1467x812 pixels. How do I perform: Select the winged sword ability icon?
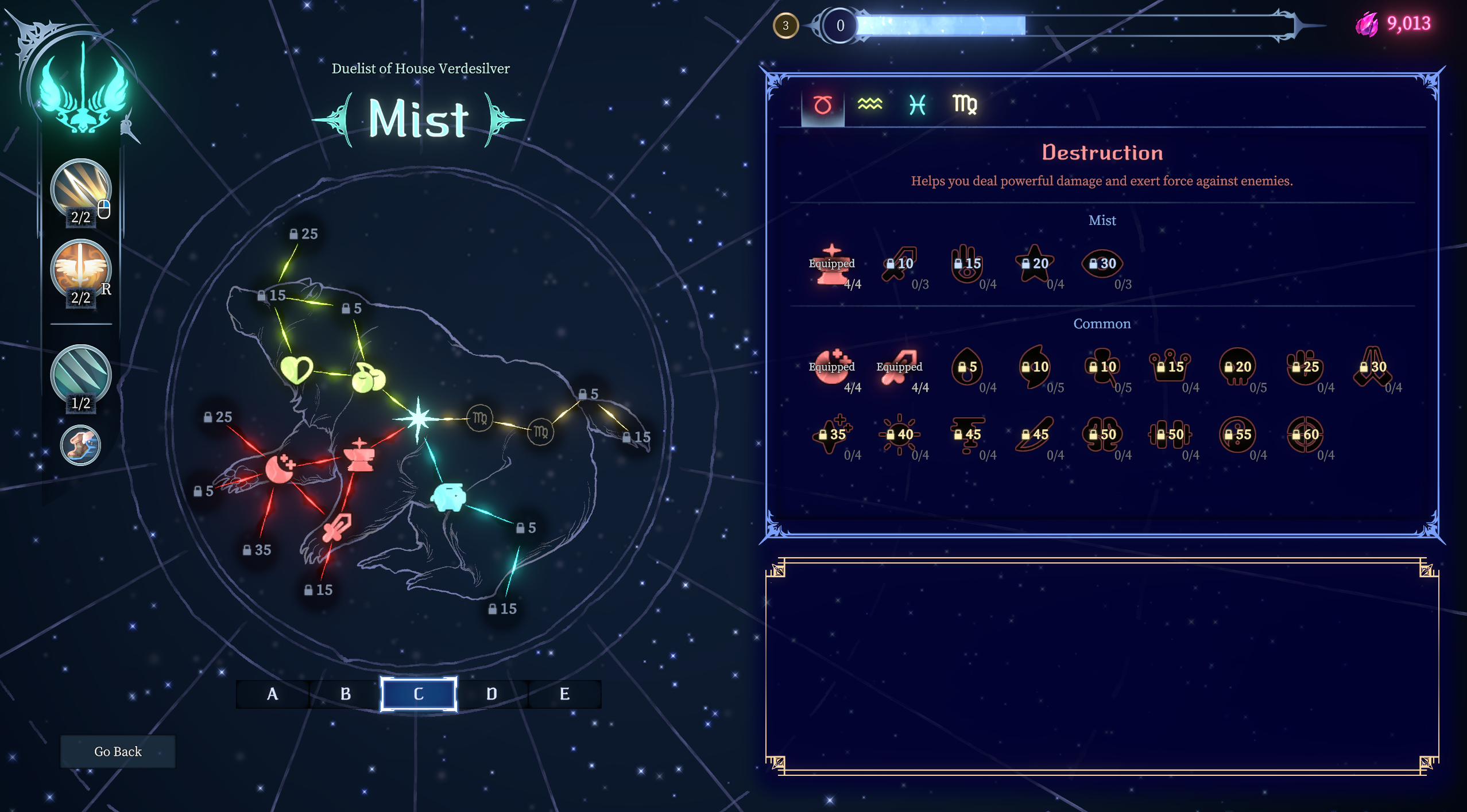(x=81, y=269)
